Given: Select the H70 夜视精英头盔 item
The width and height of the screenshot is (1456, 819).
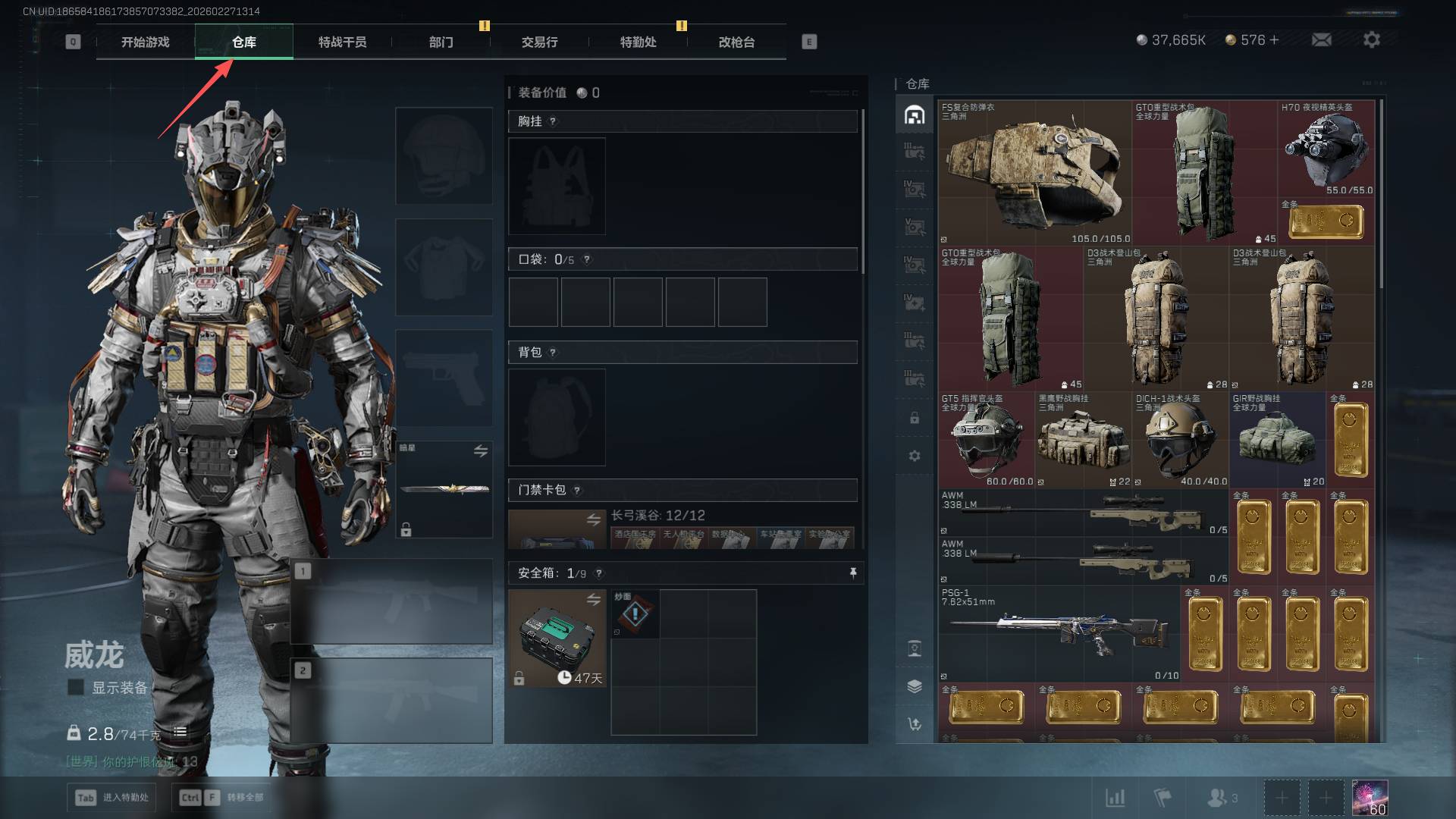Looking at the screenshot, I should coord(1326,150).
